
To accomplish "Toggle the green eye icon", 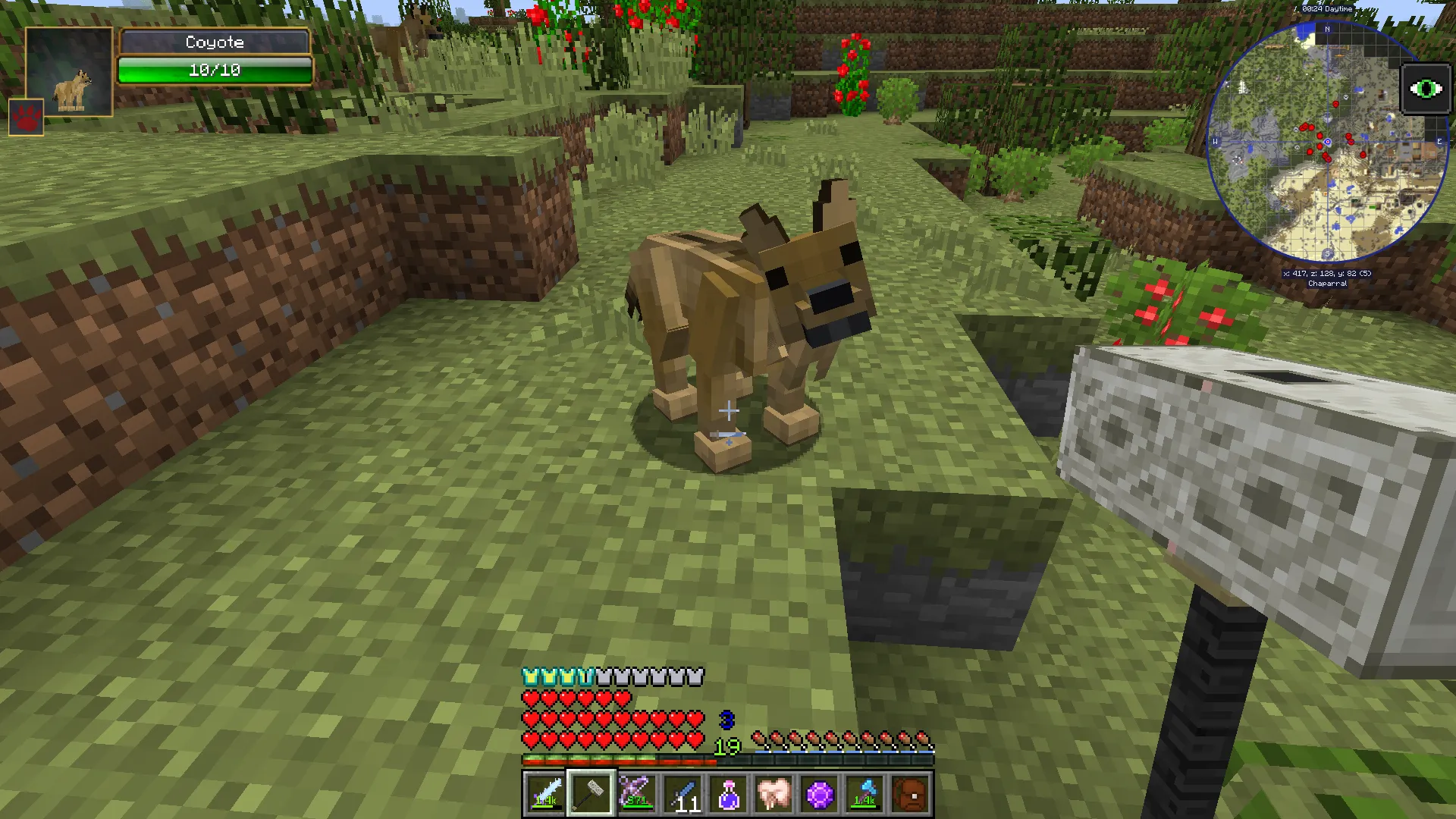I will 1426,89.
